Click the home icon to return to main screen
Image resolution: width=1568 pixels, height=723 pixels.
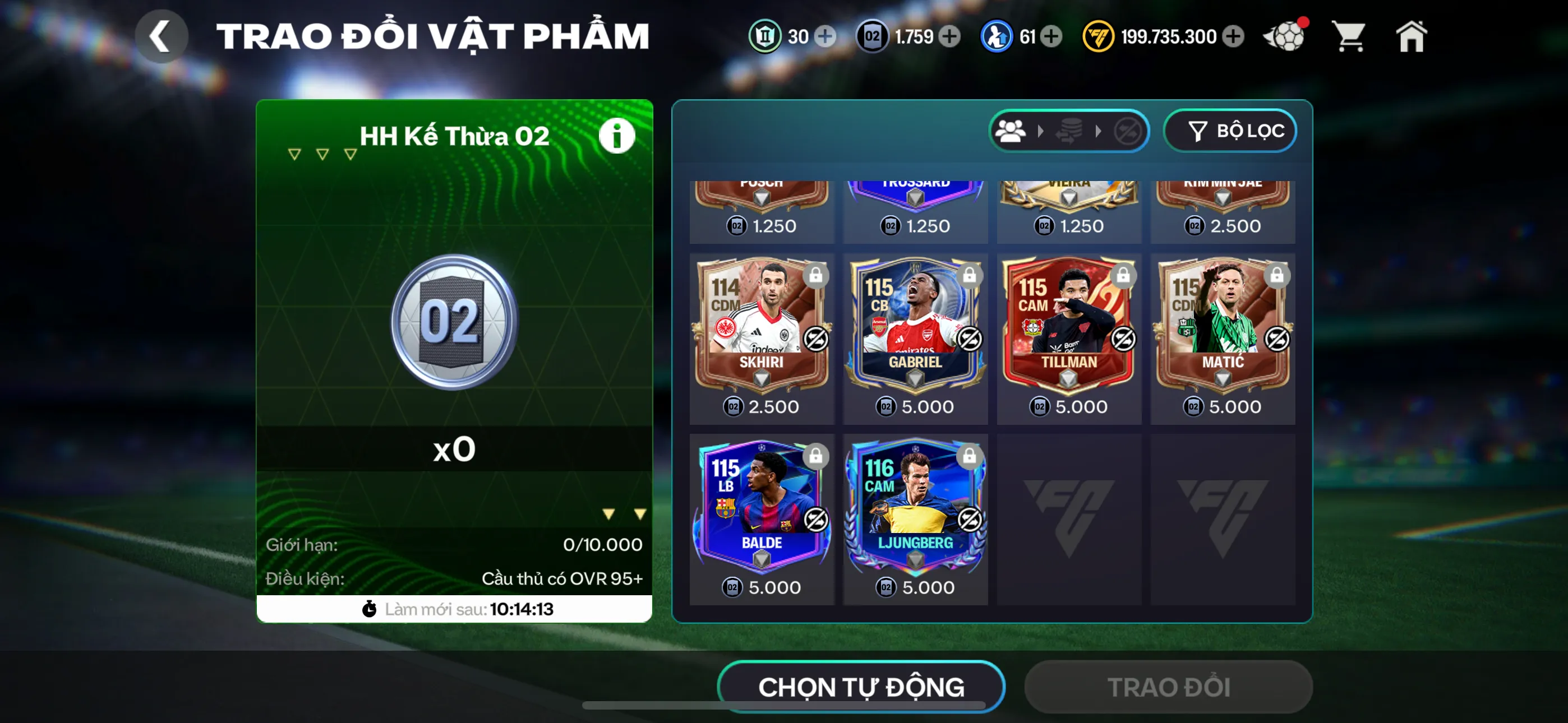1412,36
